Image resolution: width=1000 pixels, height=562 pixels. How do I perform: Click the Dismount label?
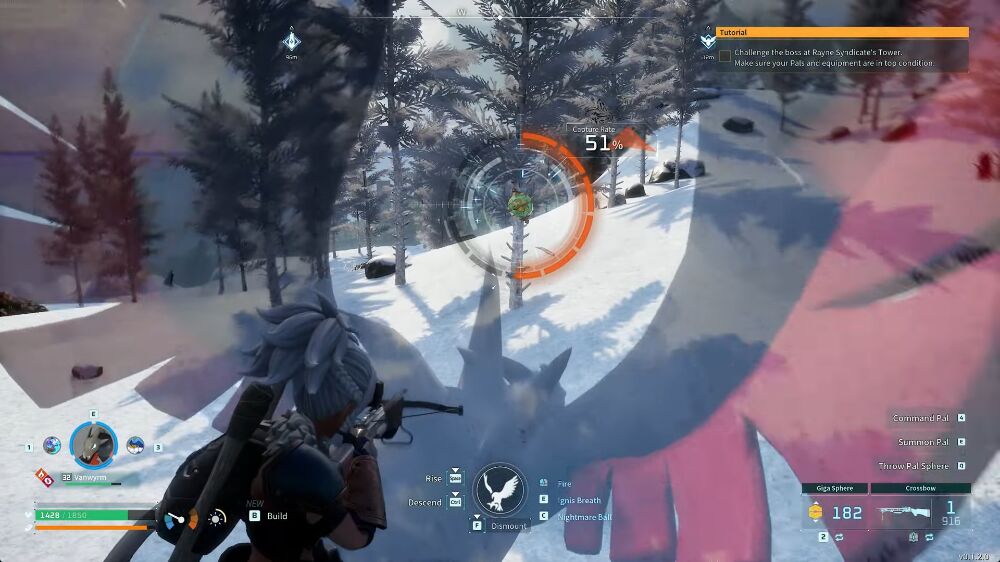point(507,525)
